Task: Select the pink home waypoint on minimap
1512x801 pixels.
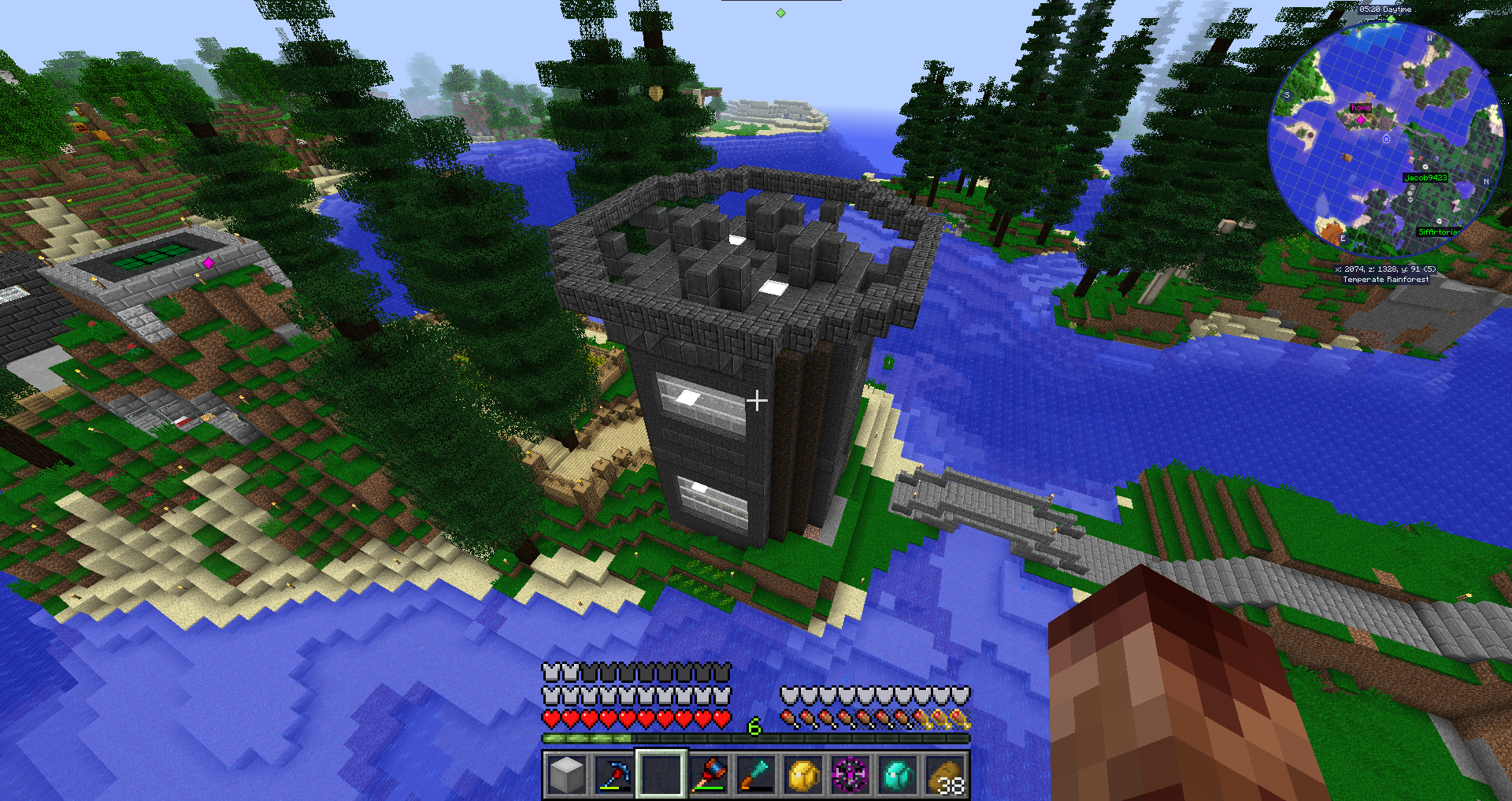Action: (1361, 119)
